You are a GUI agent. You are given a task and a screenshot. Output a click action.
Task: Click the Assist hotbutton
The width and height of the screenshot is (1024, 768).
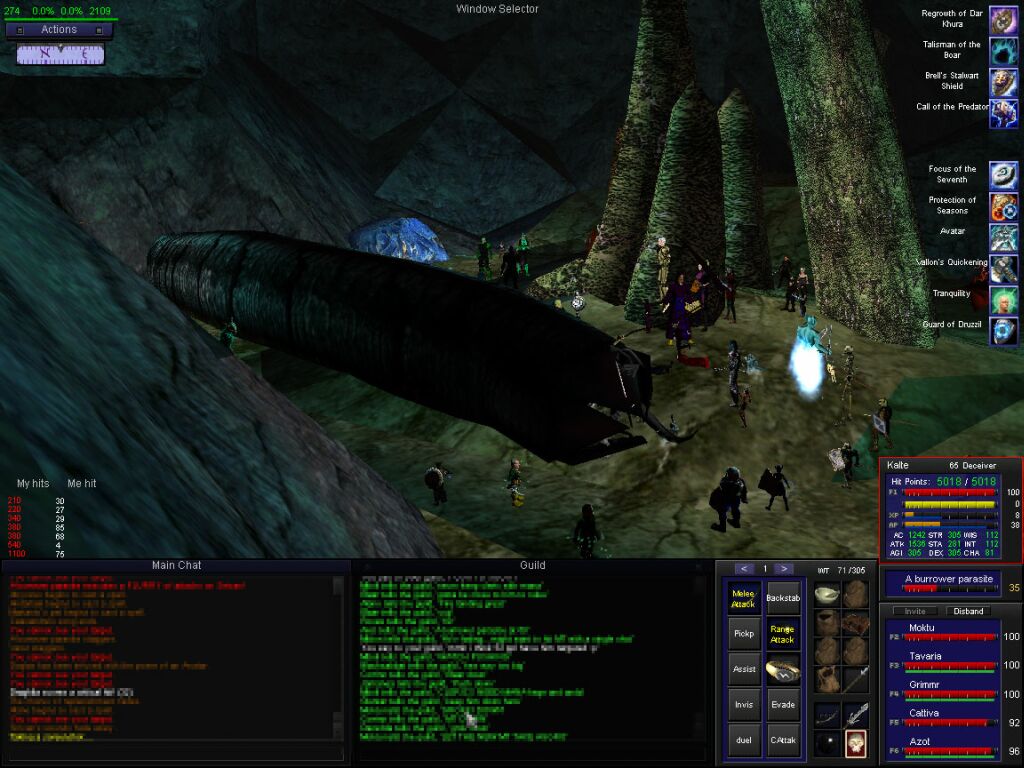coord(743,669)
